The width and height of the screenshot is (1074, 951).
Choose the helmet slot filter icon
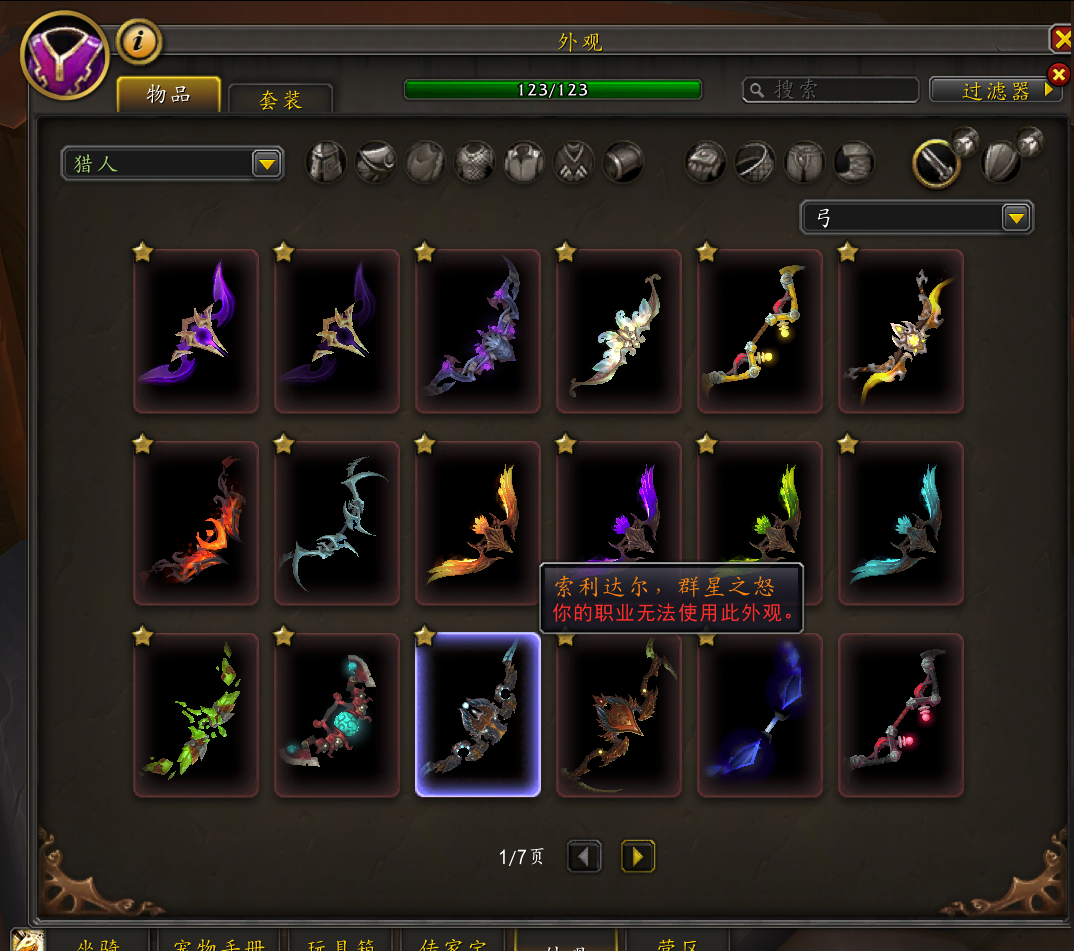click(327, 162)
